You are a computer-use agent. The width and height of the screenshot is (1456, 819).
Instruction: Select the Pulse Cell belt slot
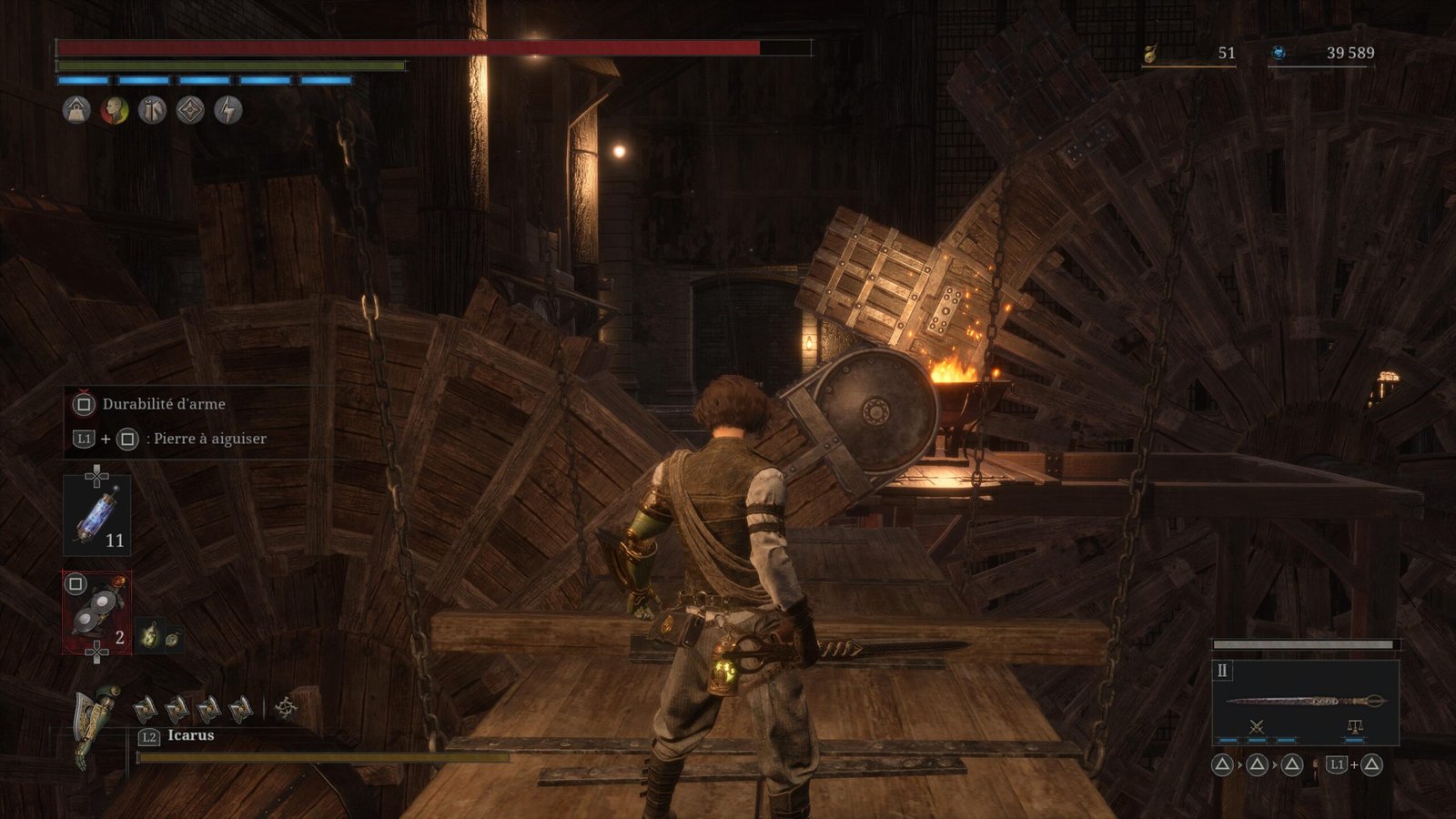[x=96, y=515]
